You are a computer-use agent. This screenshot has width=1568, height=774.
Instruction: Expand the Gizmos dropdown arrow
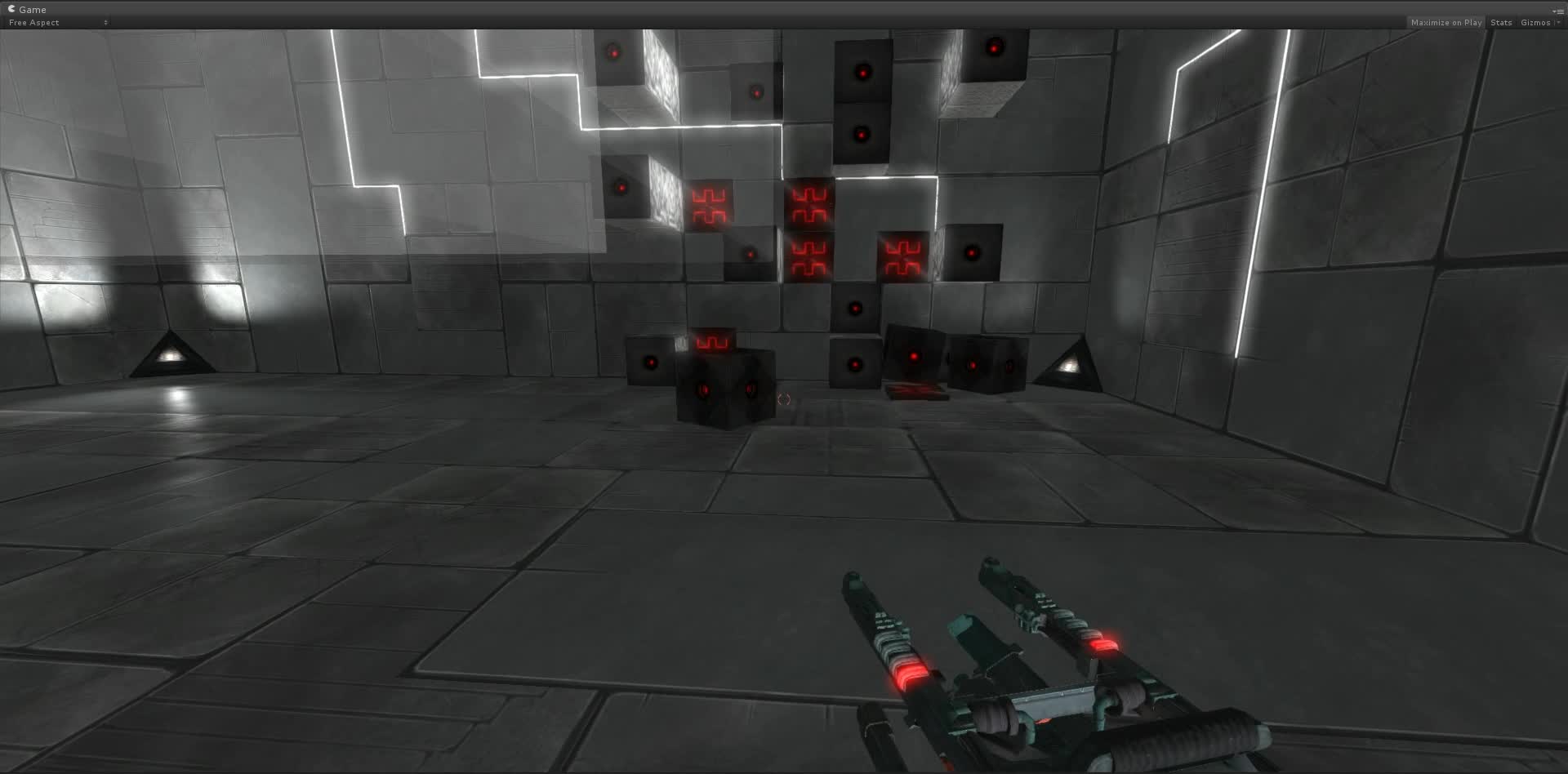click(x=1557, y=22)
